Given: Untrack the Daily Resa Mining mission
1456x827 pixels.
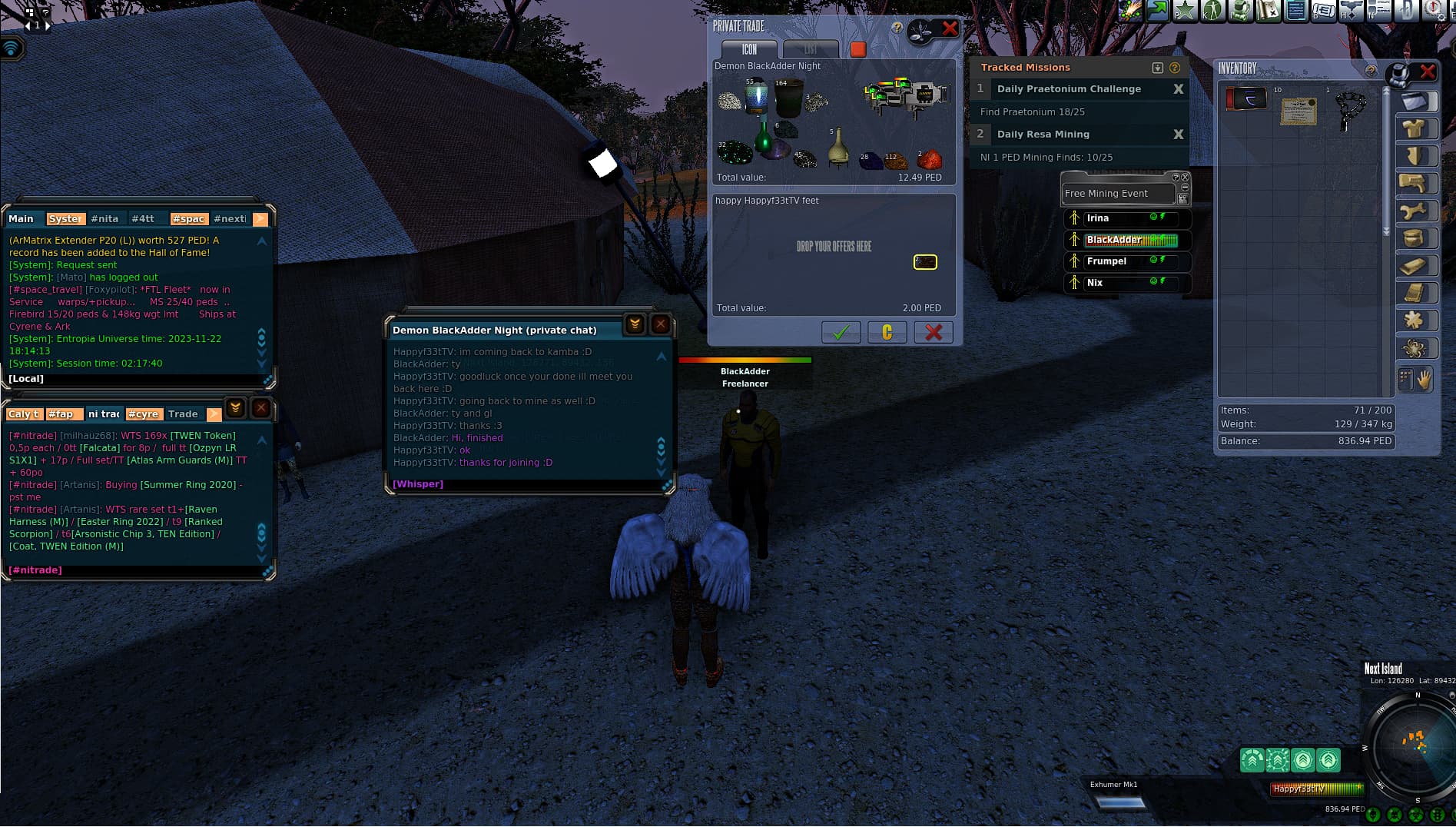Looking at the screenshot, I should [1178, 135].
